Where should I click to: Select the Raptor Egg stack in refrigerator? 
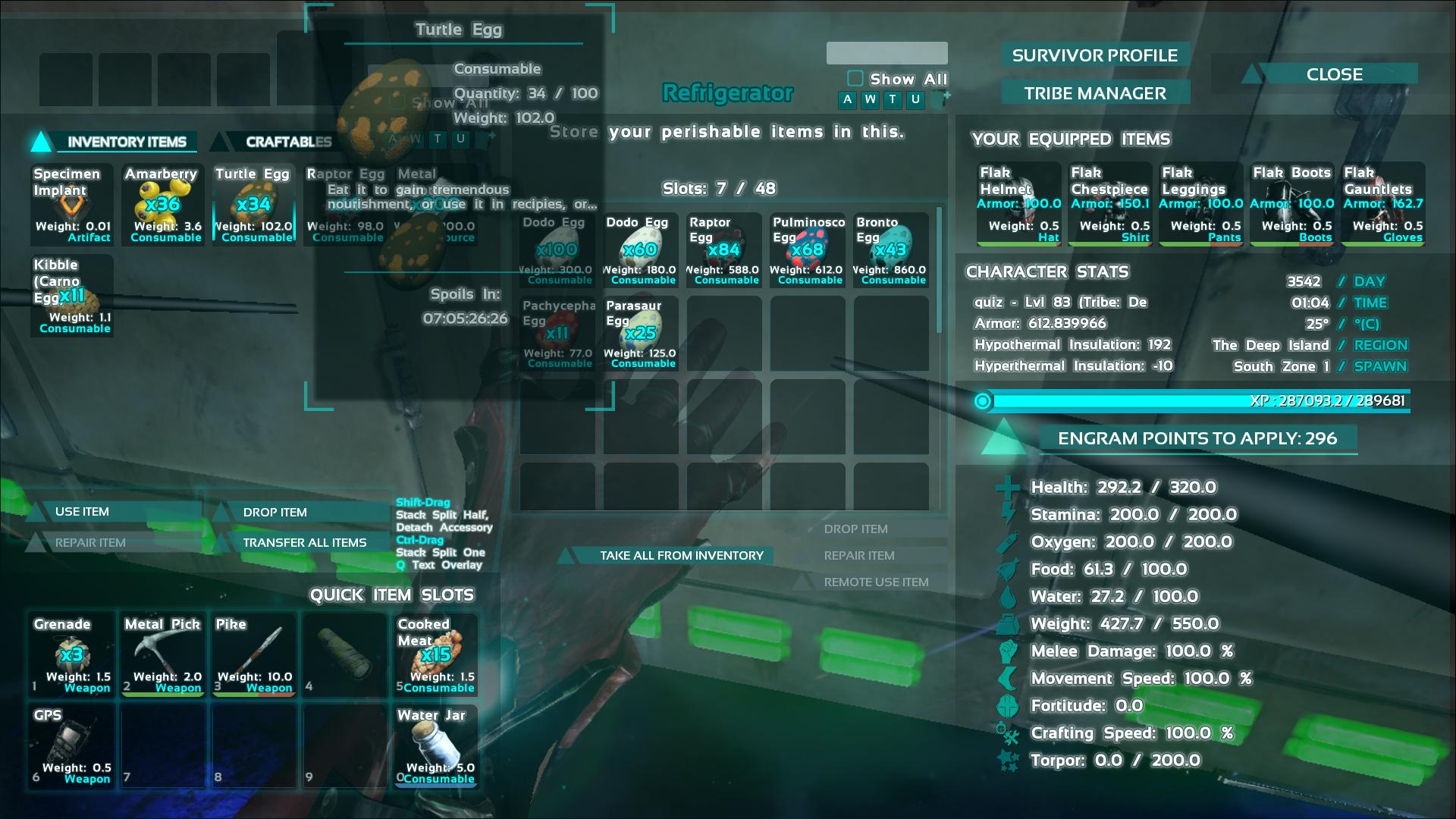(x=724, y=250)
